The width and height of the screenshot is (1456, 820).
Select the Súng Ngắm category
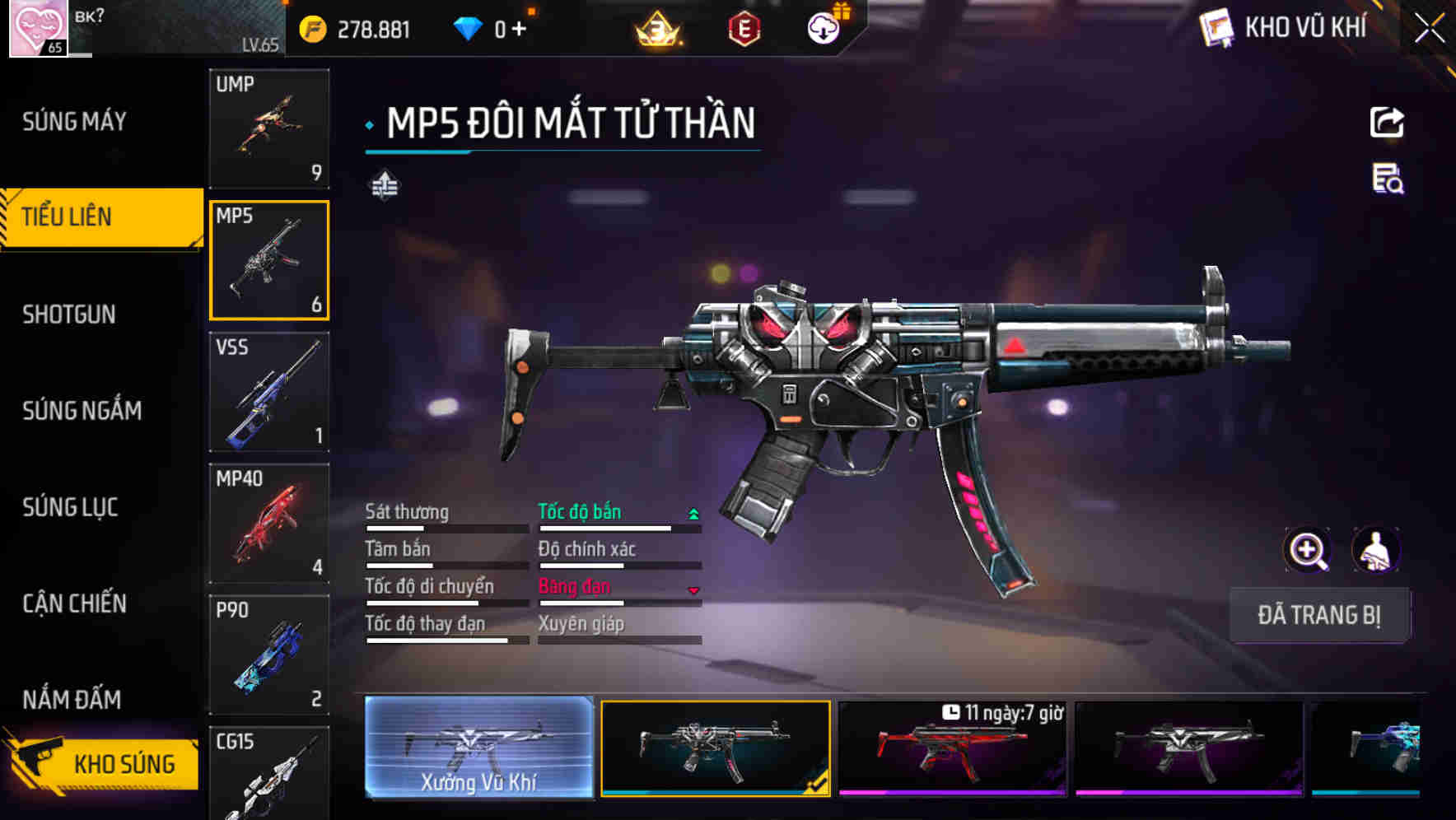click(x=82, y=410)
